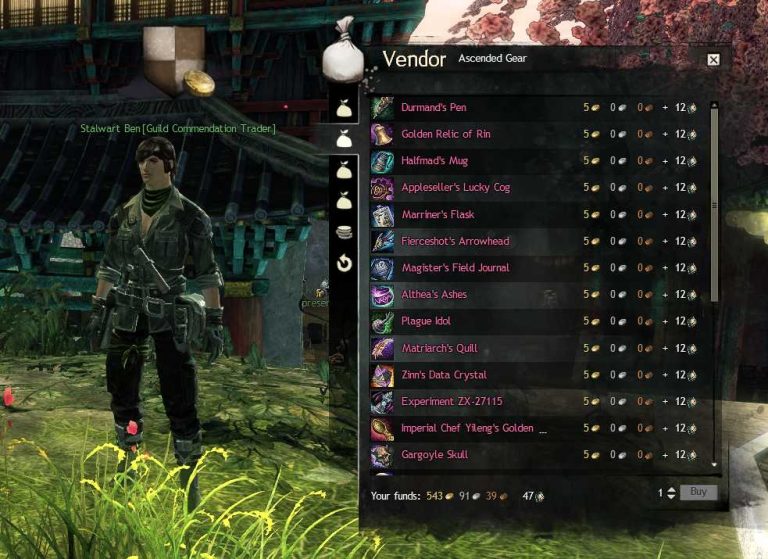Click the Althea's Ashes entry

coord(434,295)
